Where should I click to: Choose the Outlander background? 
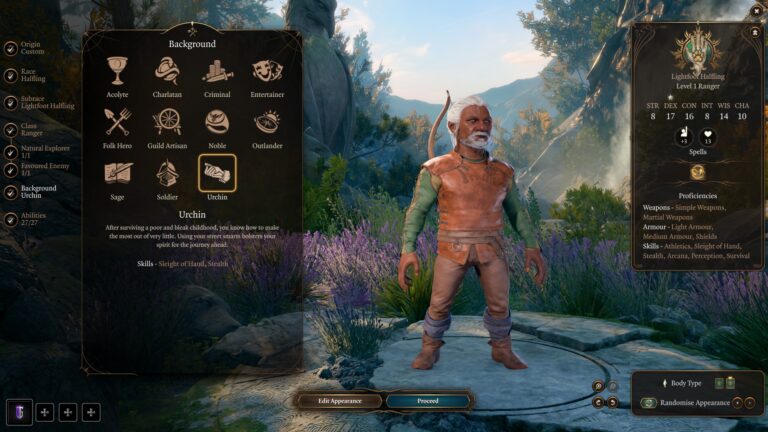tap(267, 122)
